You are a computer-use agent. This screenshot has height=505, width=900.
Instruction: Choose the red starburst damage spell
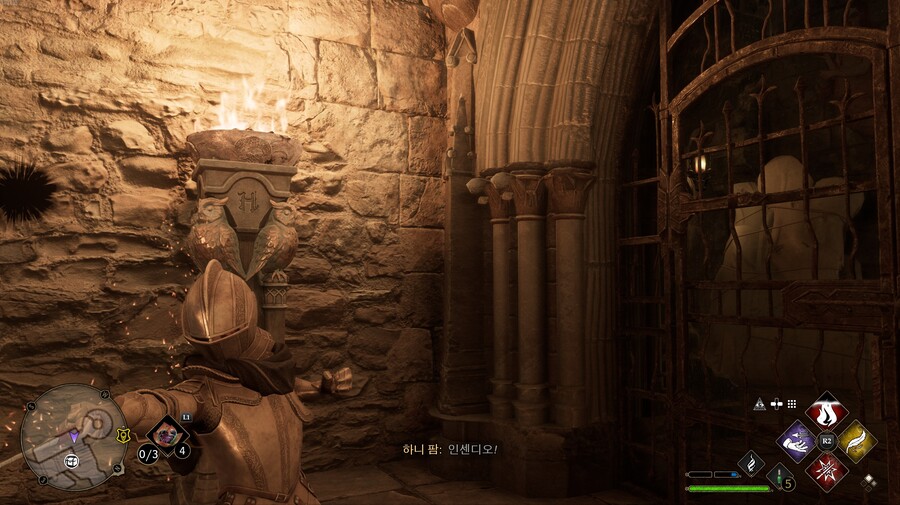(x=826, y=469)
